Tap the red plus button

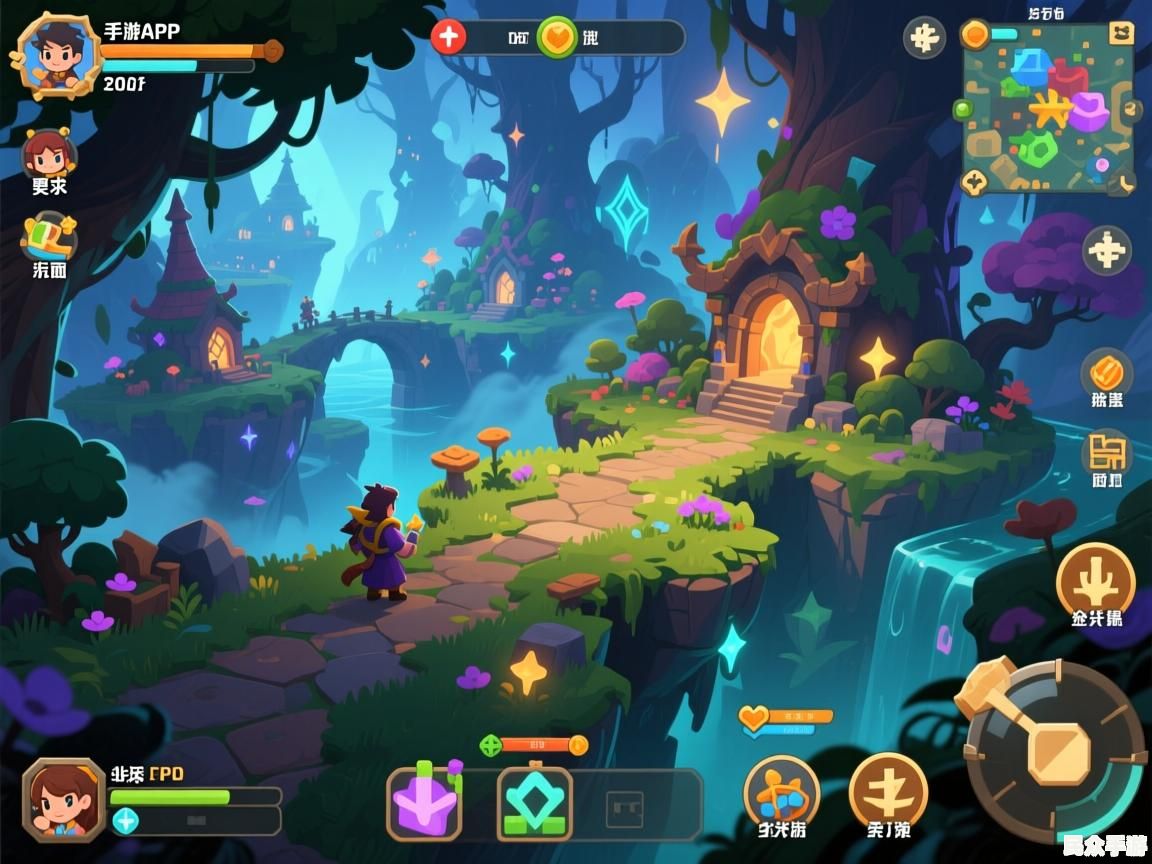tap(449, 37)
